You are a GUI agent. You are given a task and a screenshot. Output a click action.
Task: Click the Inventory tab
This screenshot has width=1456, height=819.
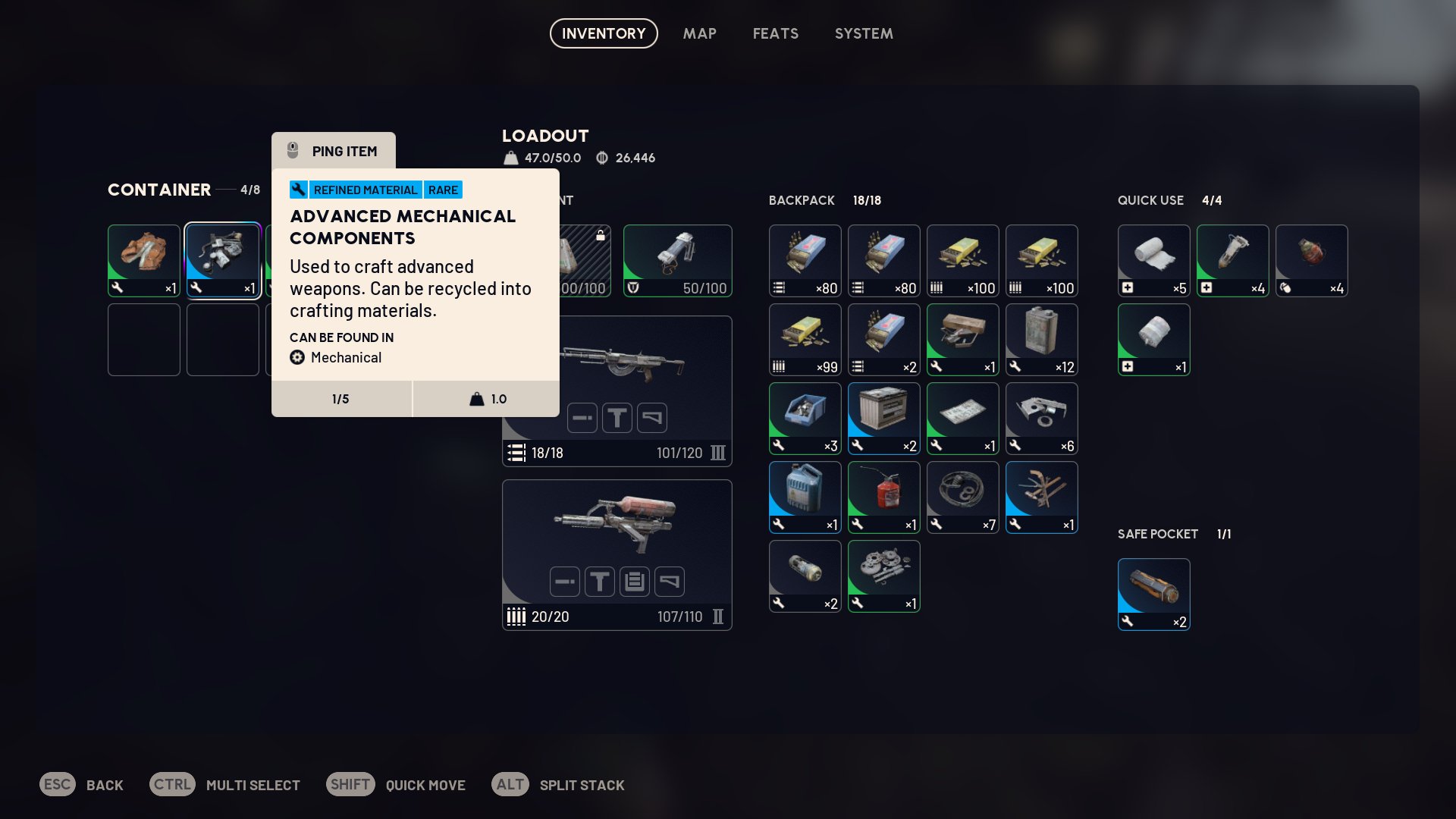tap(604, 33)
